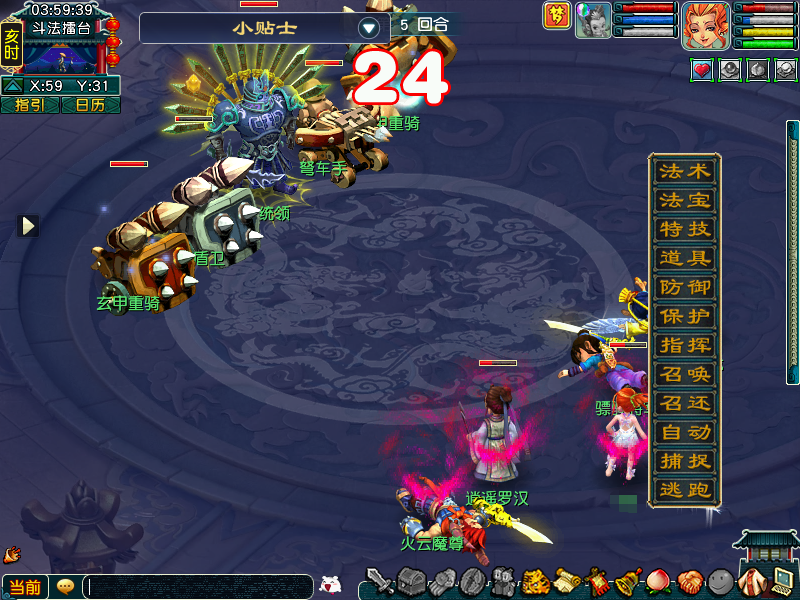Choose 法术 (Spell) from the battle menu
Screen dimensions: 800x600
685,172
